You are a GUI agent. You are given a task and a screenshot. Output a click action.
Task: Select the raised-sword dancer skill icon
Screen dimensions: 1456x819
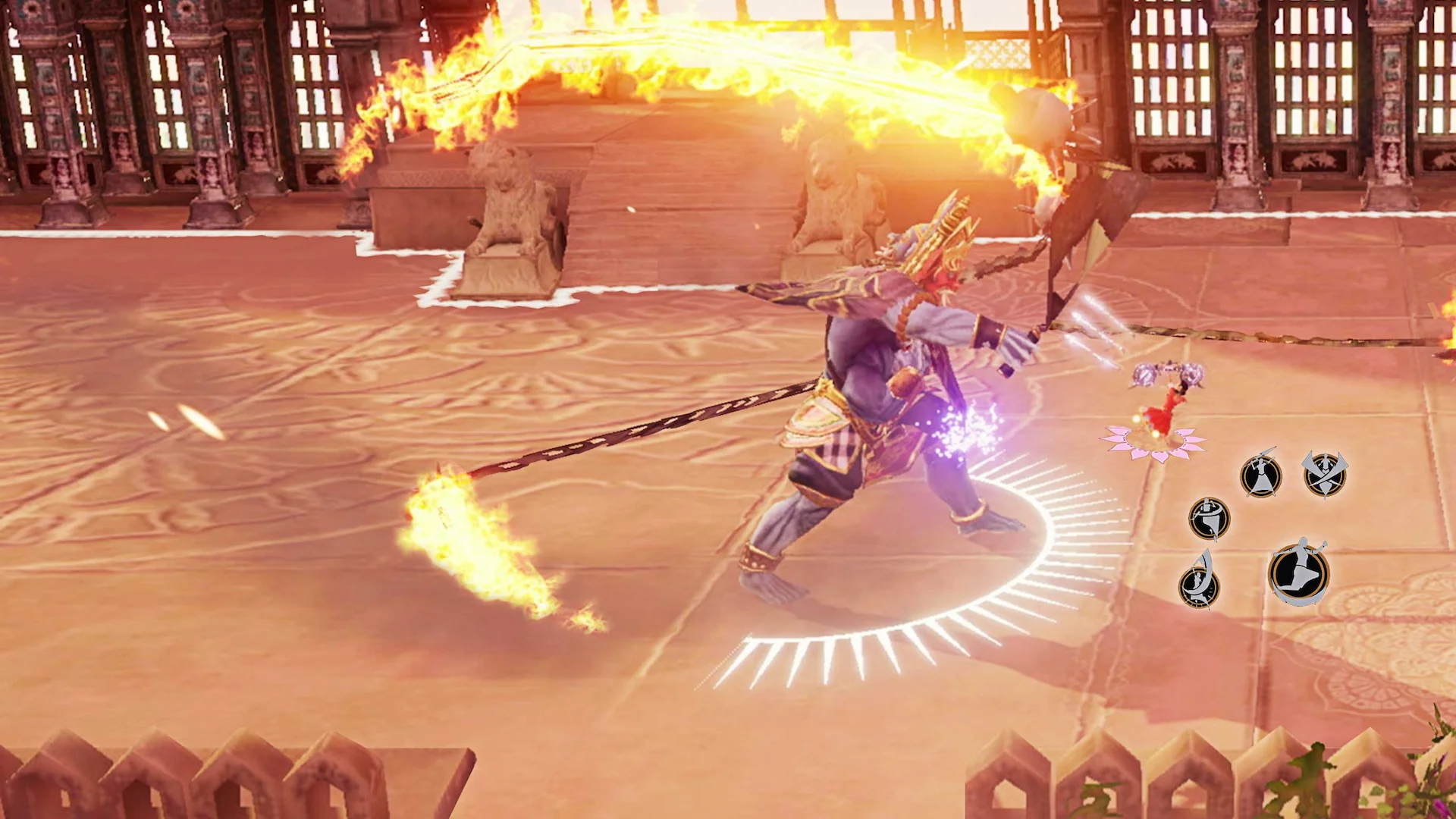(x=1261, y=473)
